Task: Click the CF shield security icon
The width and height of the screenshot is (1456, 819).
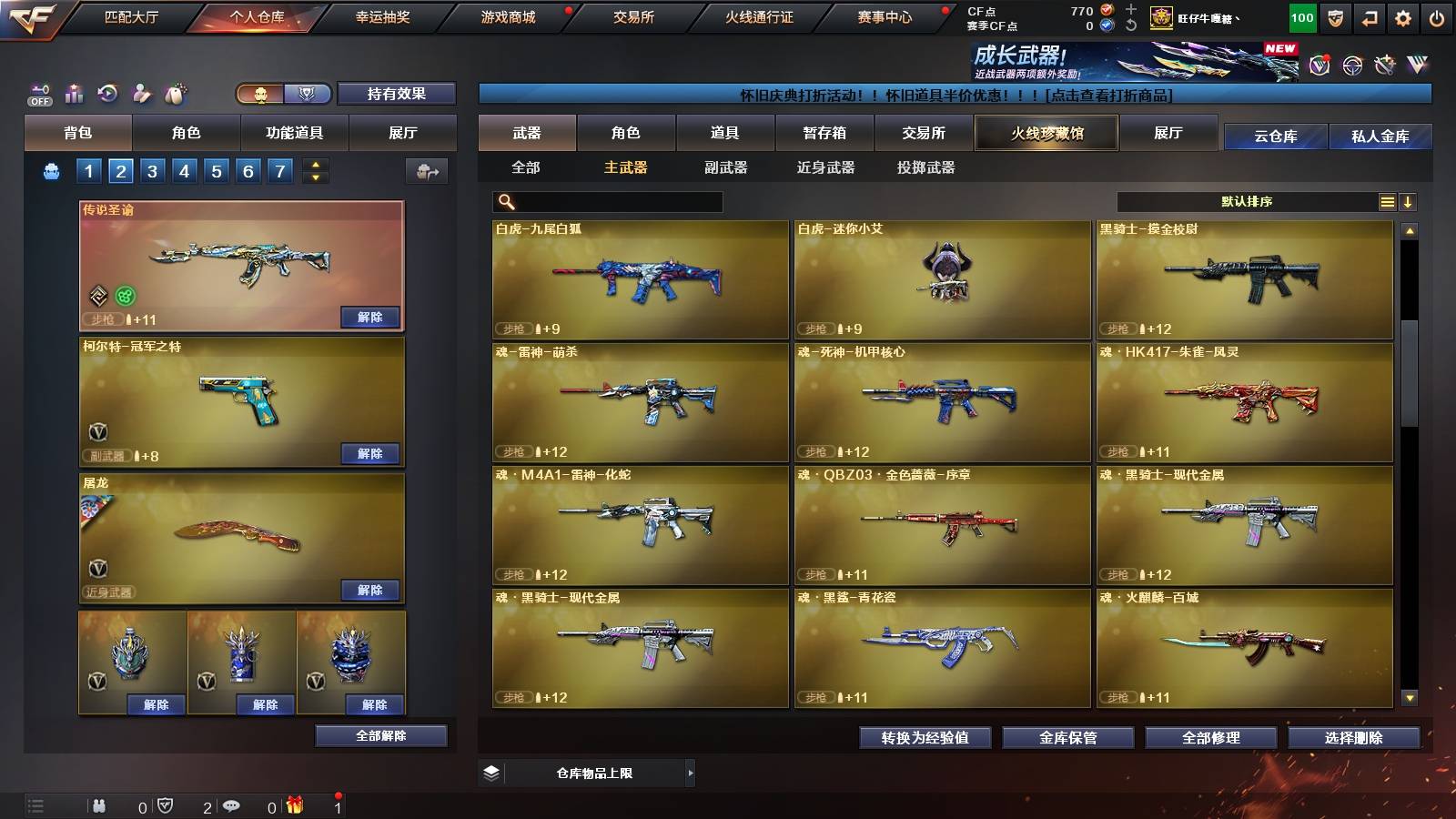Action: 1334,18
